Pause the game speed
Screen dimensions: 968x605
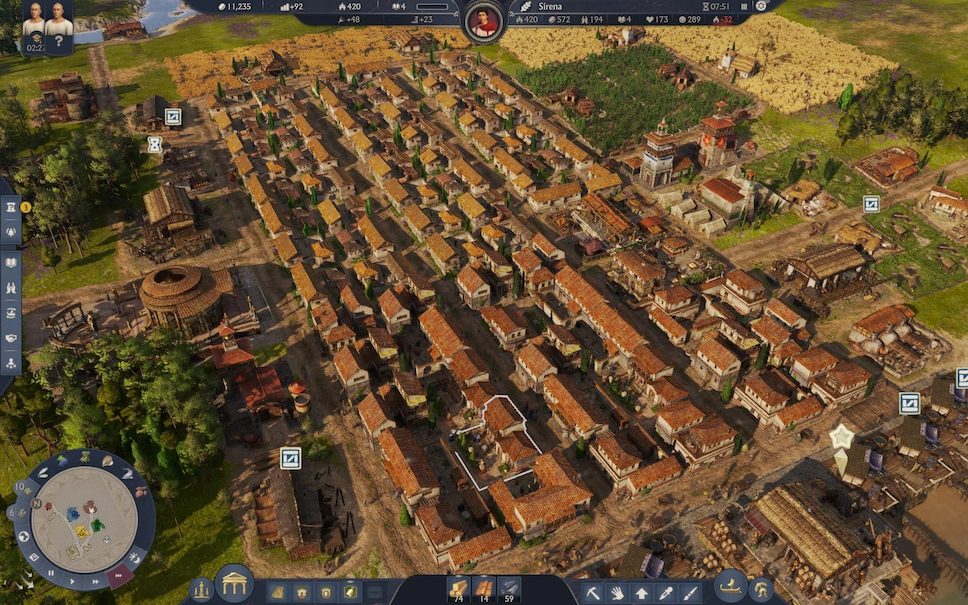pyautogui.click(x=52, y=573)
